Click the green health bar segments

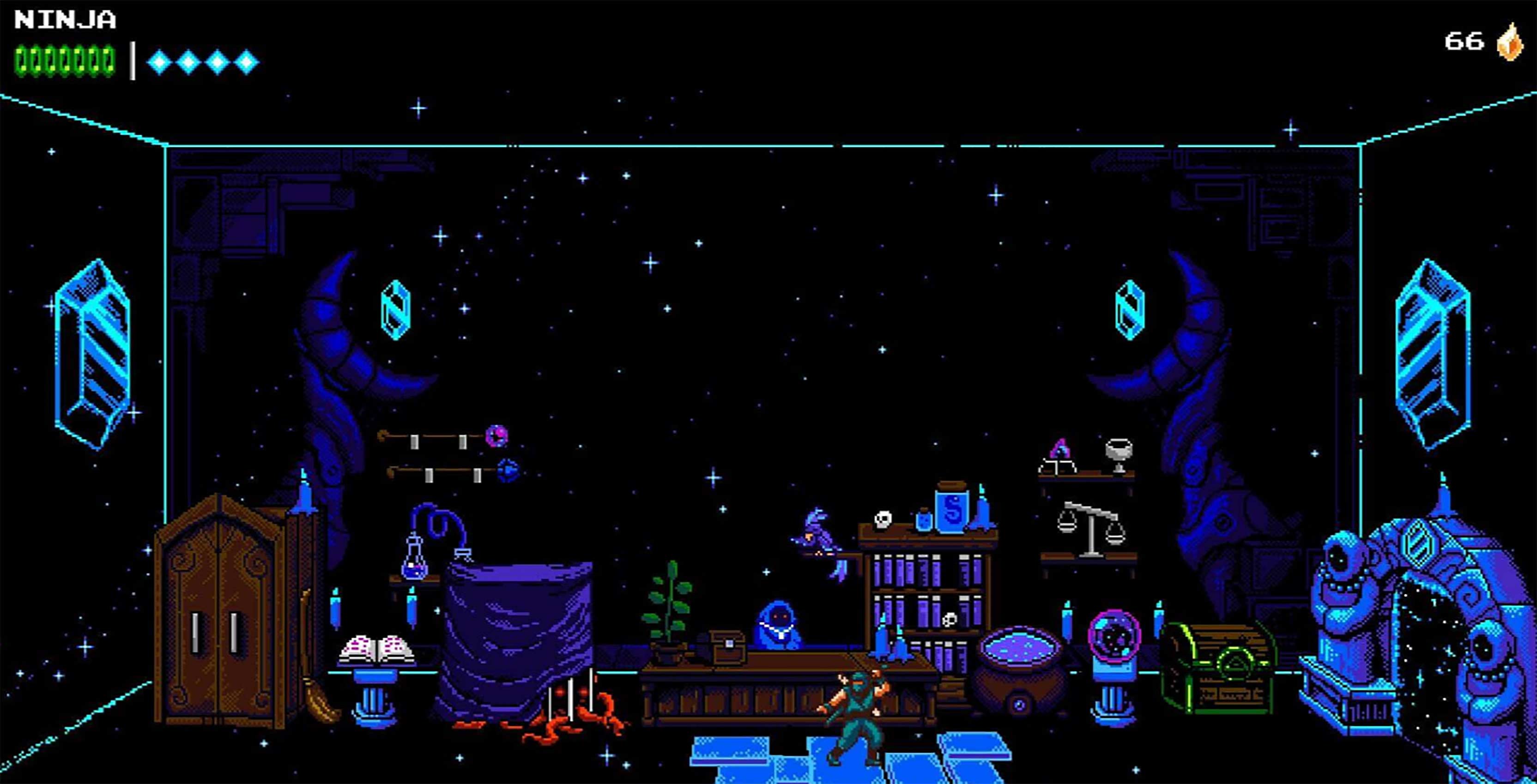coord(63,60)
